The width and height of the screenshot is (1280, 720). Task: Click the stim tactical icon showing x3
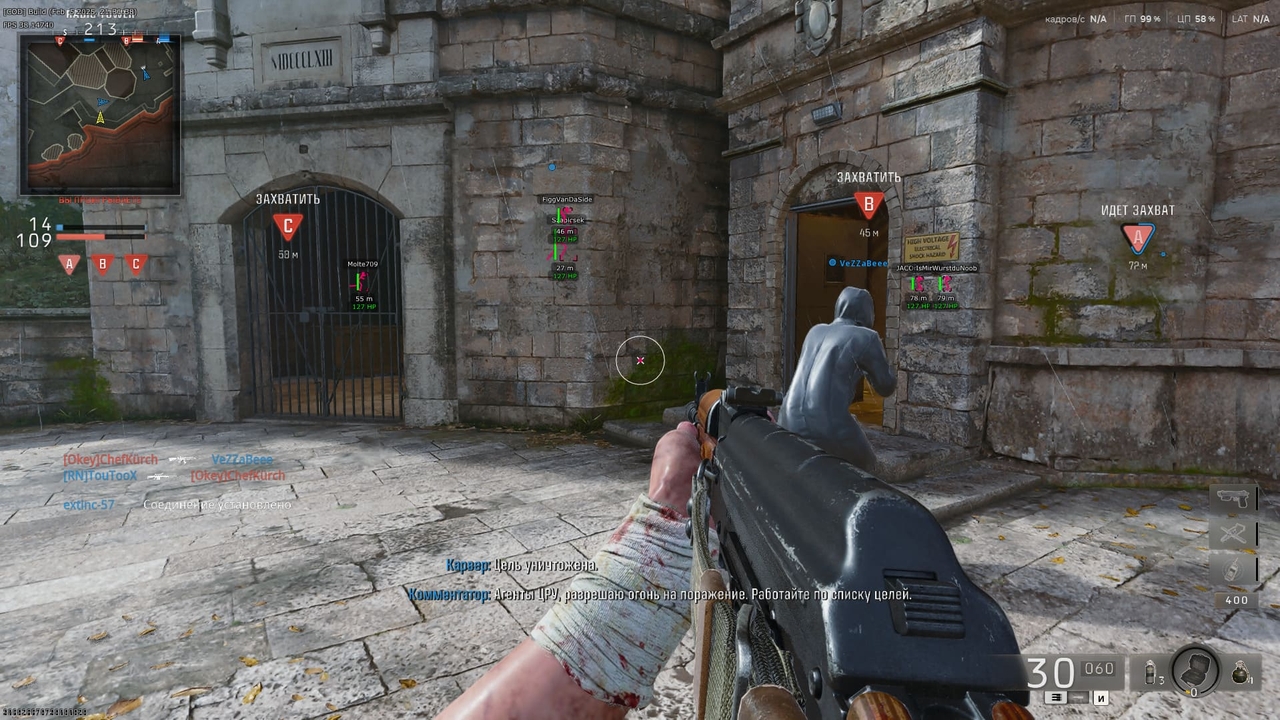pos(1150,672)
